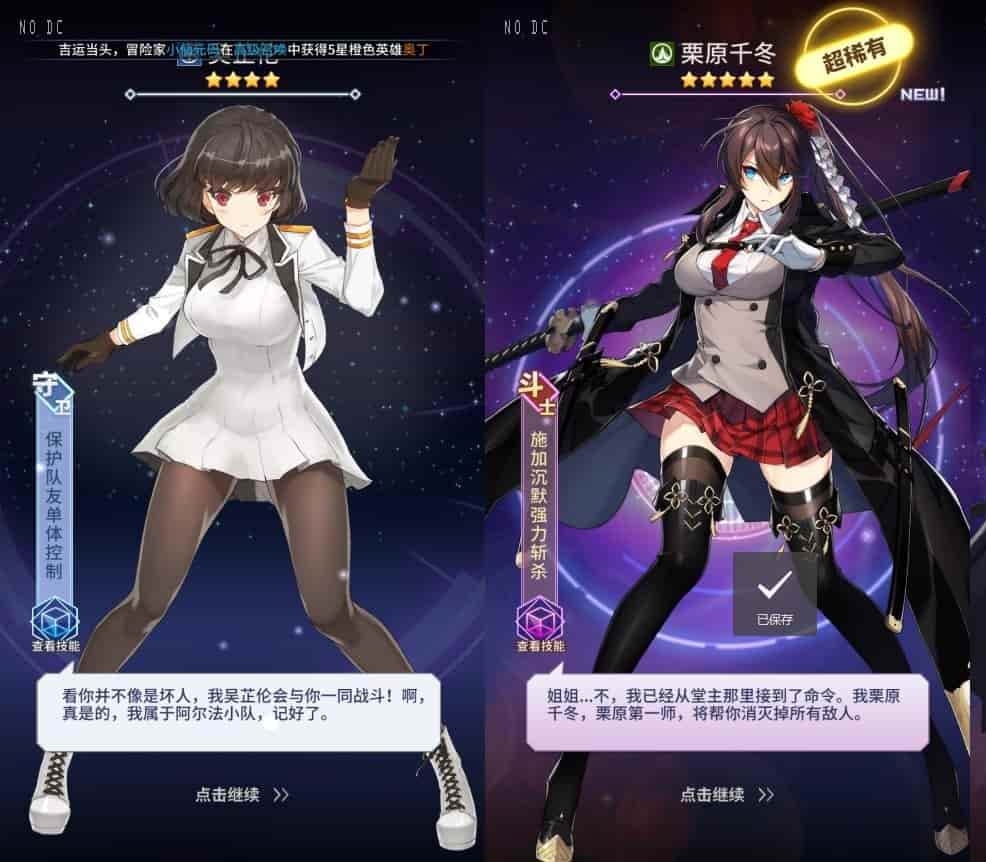Open the purple 查看技能 skill cube icon

point(541,620)
